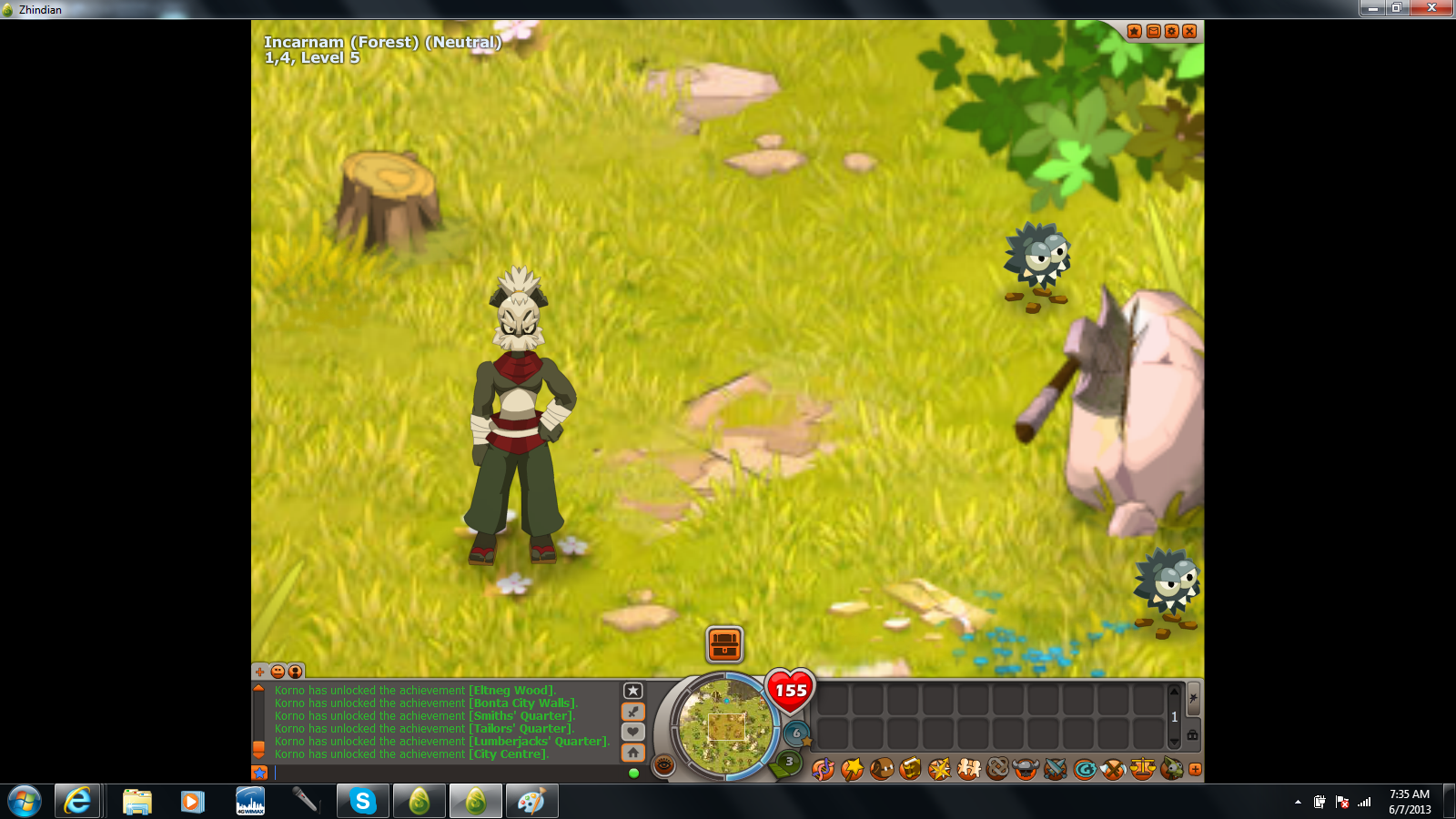The width and height of the screenshot is (1456, 819).
Task: Open the envelope mail button
Action: [1153, 31]
